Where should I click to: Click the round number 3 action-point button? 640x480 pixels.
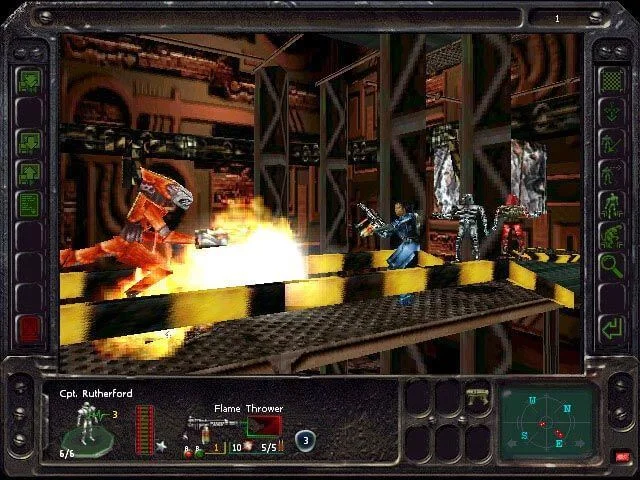(306, 439)
